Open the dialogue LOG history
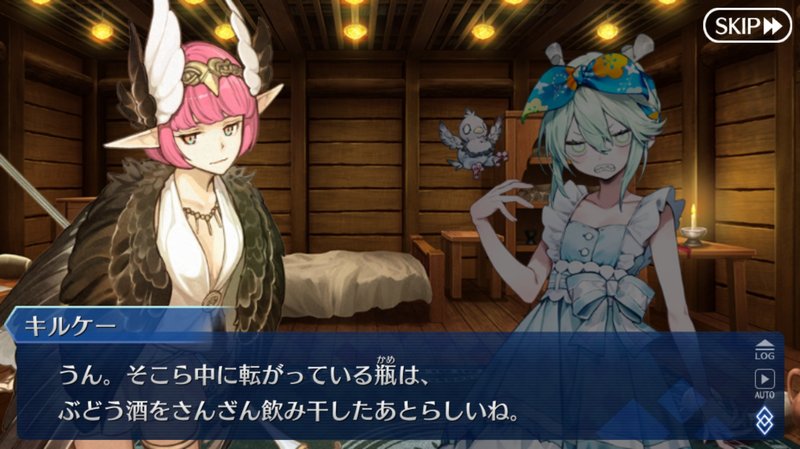Screen dimensions: 800x449 pos(765,348)
